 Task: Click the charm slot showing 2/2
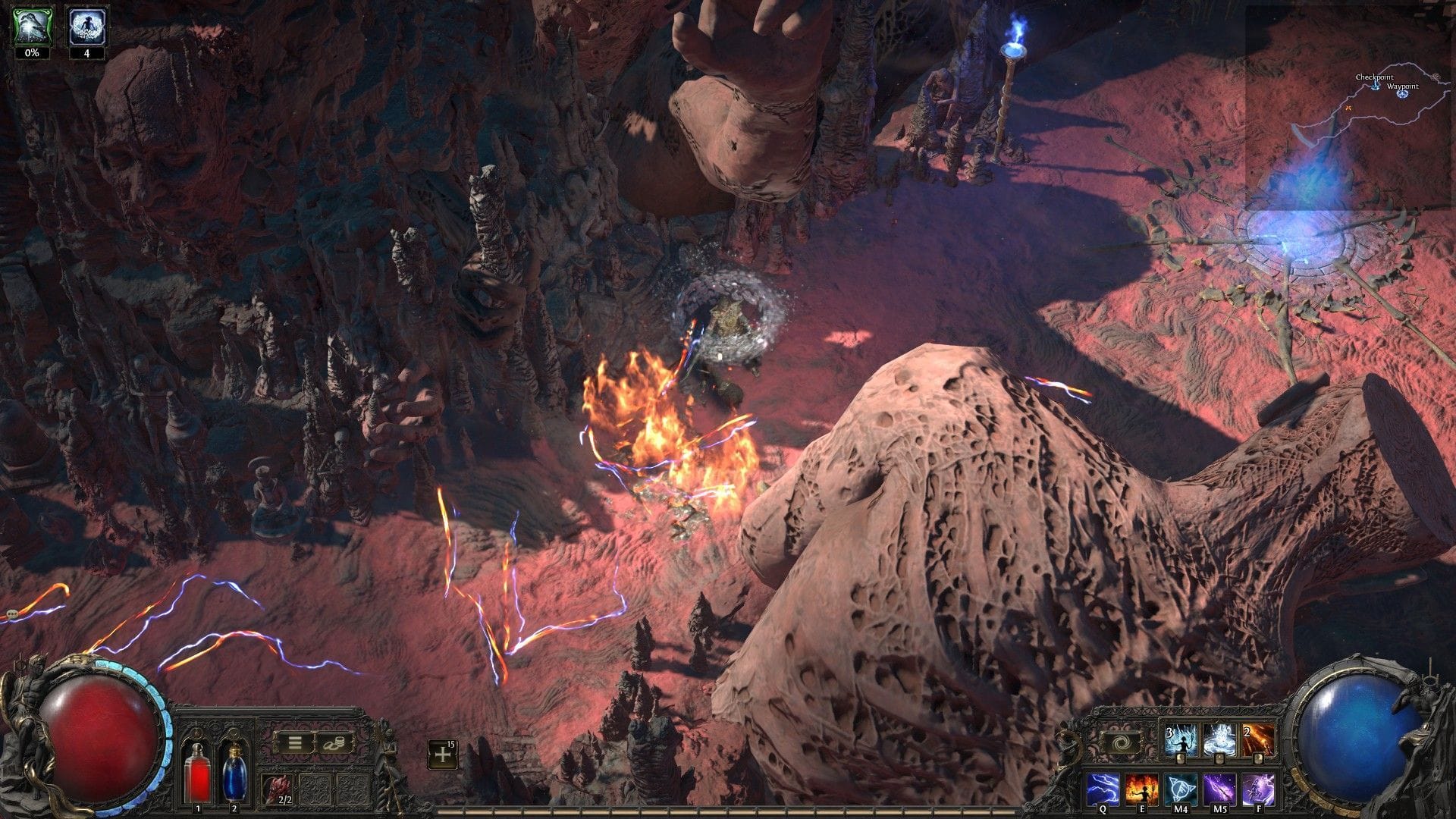point(277,786)
